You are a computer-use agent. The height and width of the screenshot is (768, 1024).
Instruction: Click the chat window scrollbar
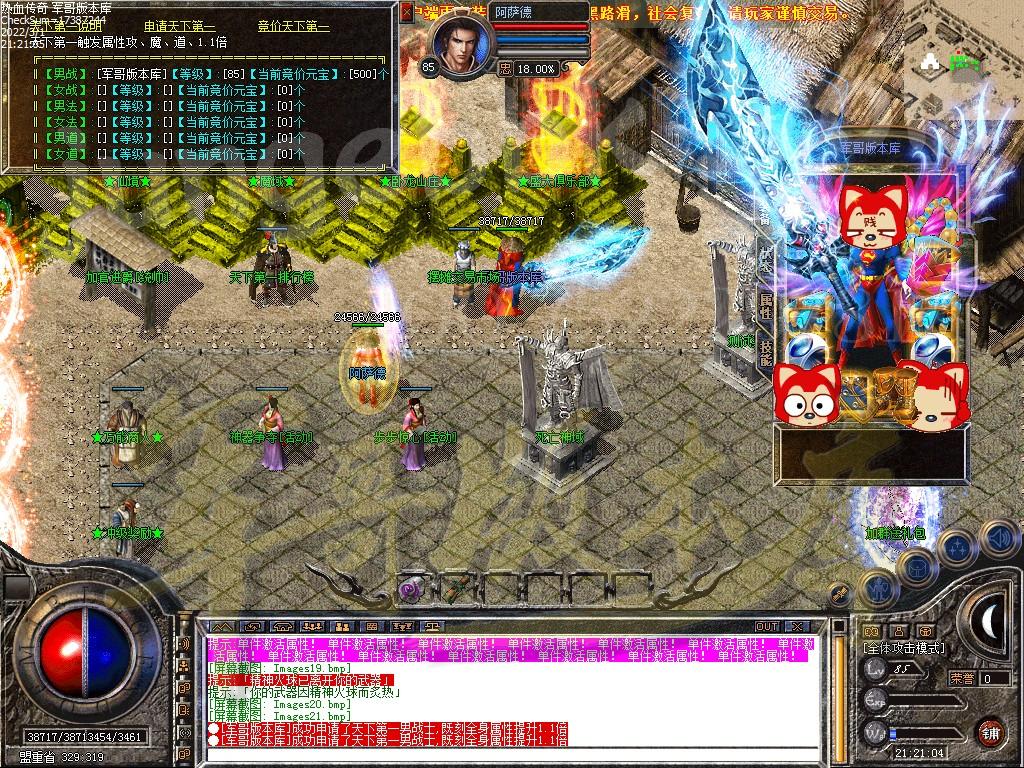point(825,690)
